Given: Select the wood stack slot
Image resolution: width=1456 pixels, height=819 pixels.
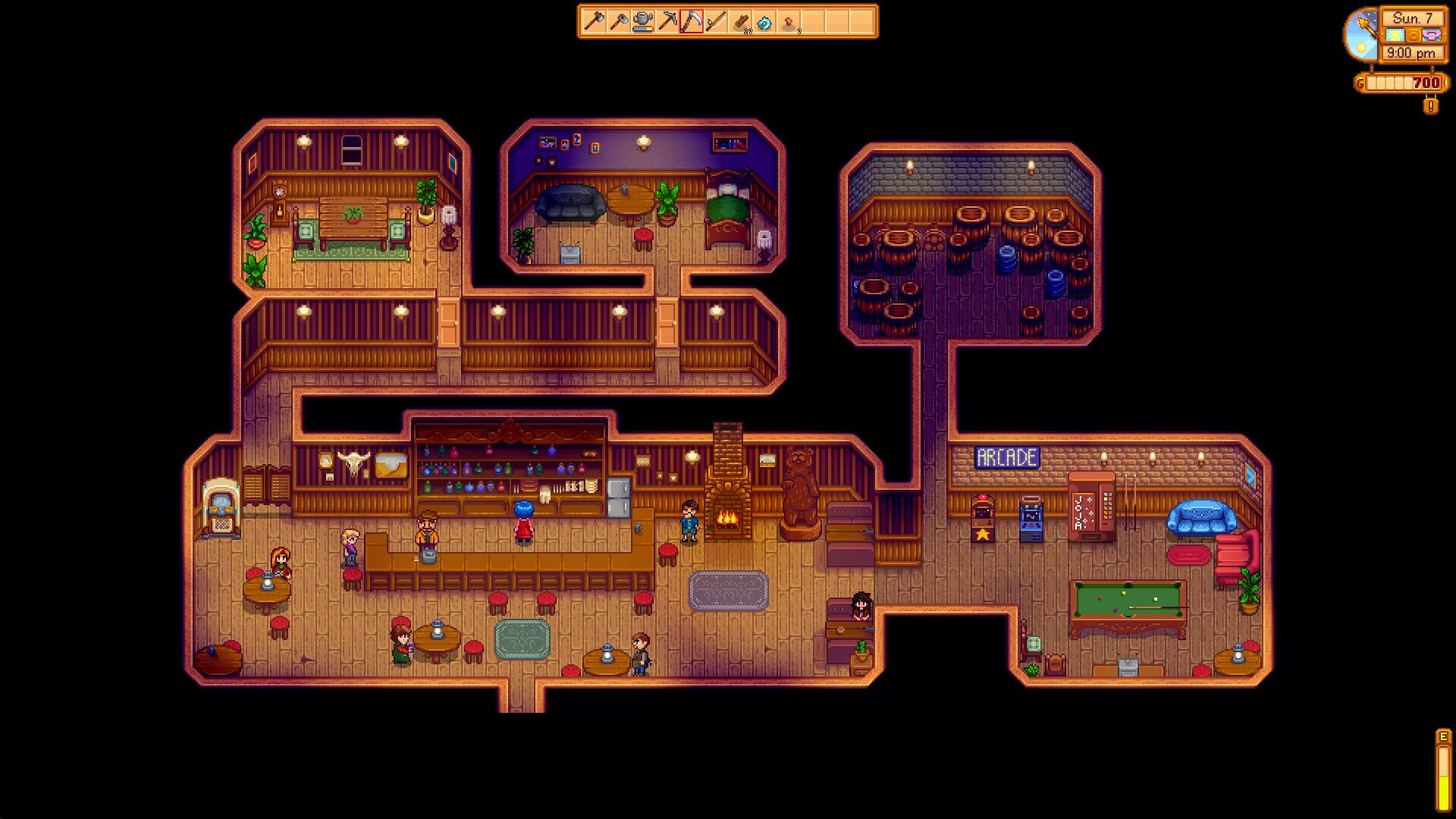Looking at the screenshot, I should 741,22.
